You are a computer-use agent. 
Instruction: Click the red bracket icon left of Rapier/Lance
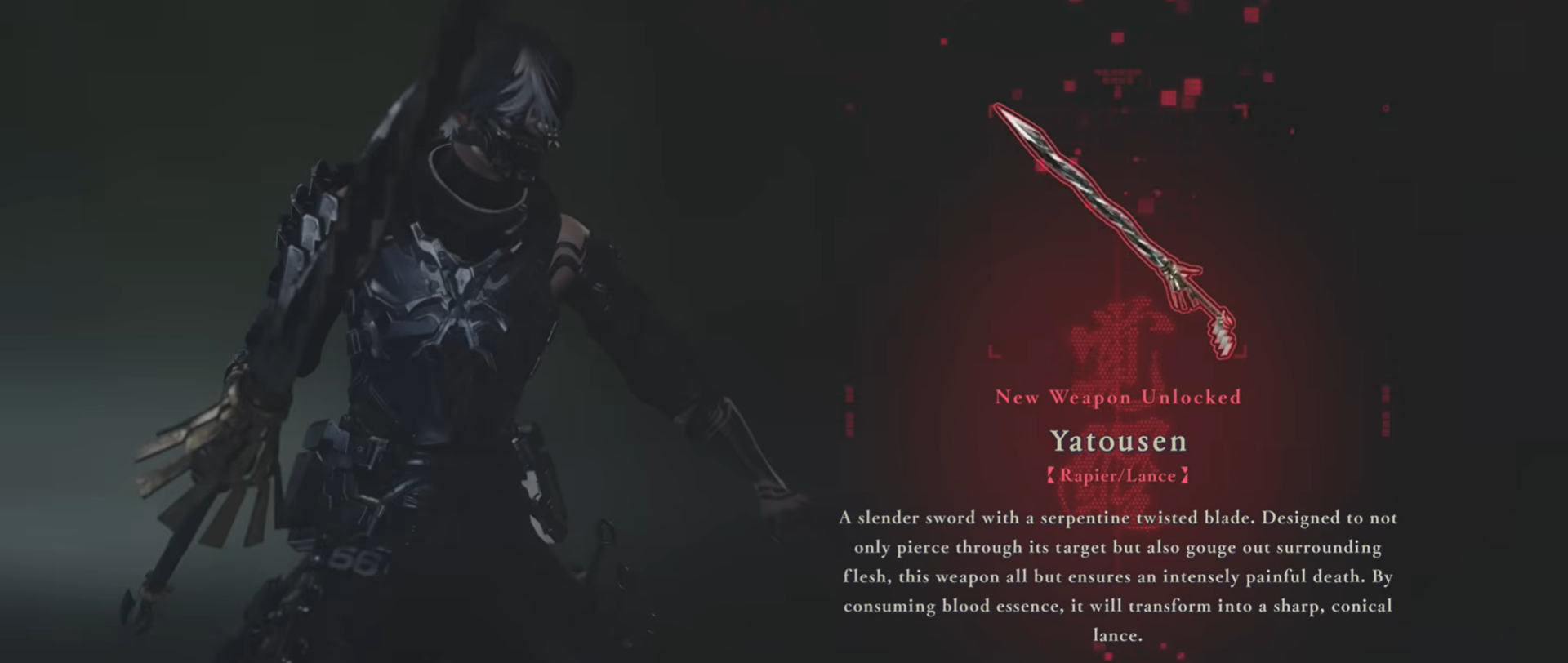pos(1052,475)
